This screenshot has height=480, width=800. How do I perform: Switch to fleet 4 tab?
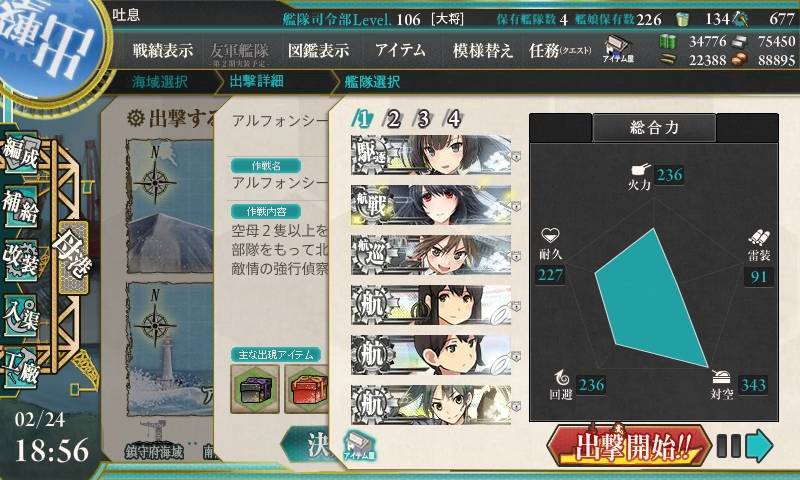[x=454, y=119]
